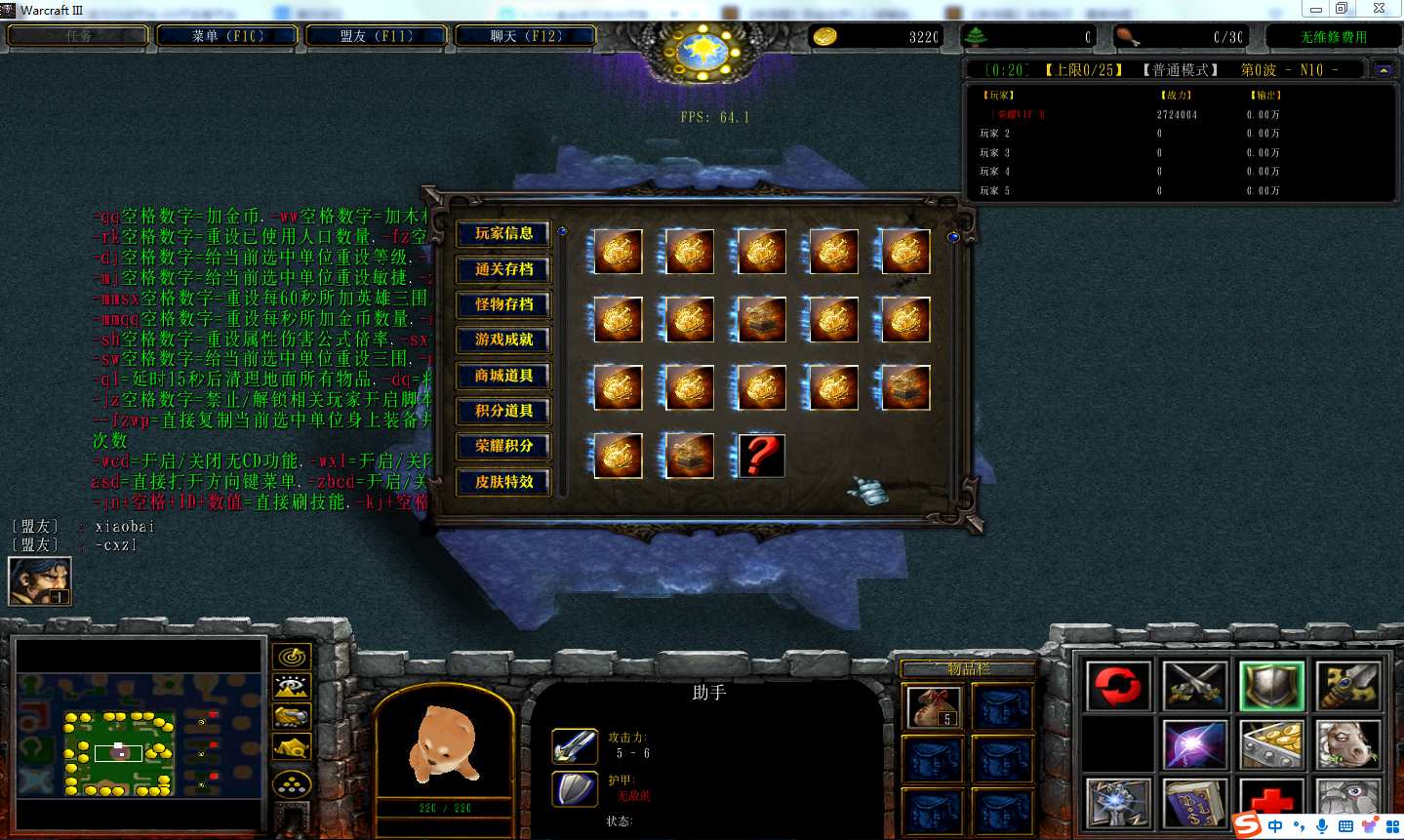Select the 皮肤特效 skin effects section
1404x840 pixels.
point(503,482)
